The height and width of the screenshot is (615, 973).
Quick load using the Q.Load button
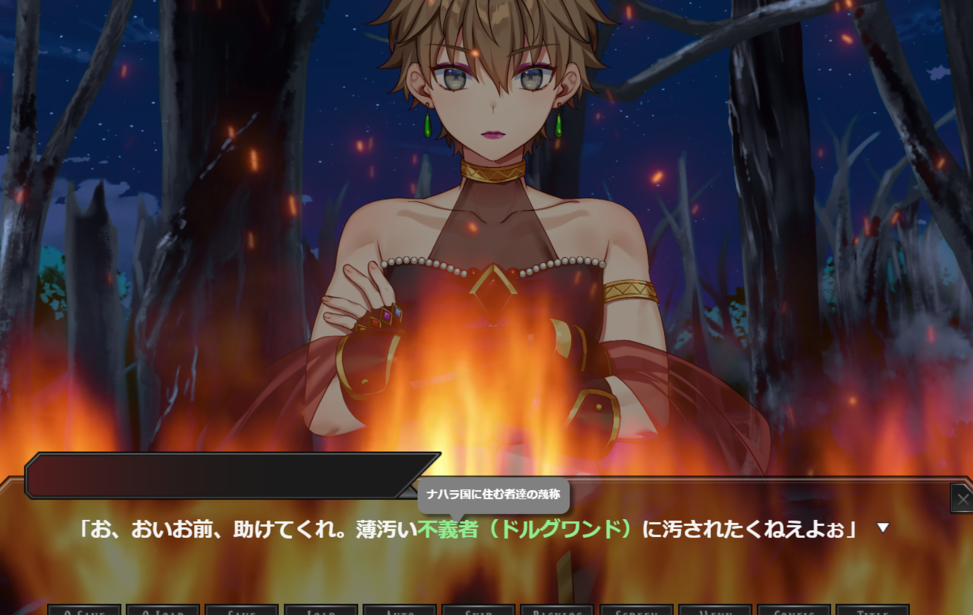pos(162,609)
